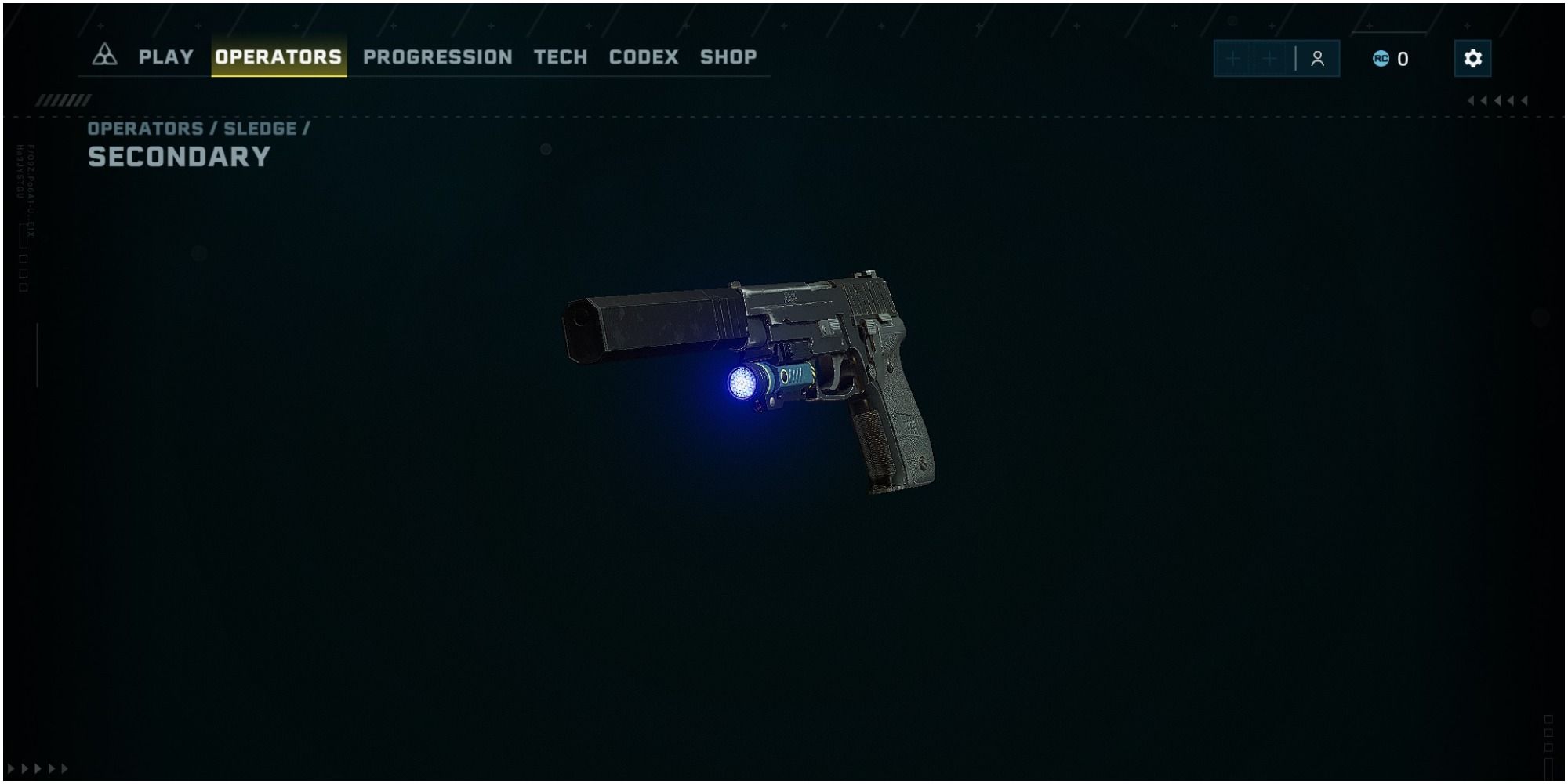Switch to the OPERATORS tab
The image size is (1568, 784).
[278, 56]
